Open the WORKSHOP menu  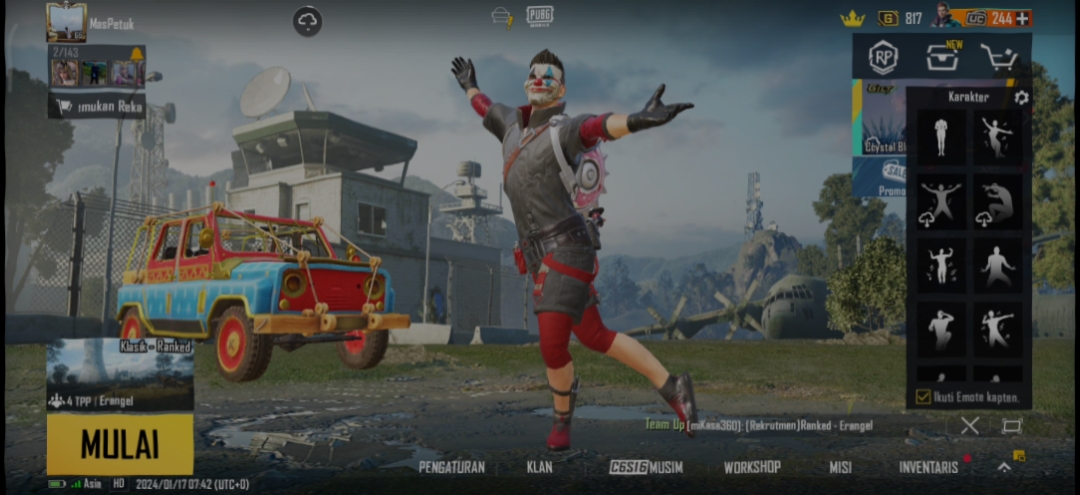752,467
